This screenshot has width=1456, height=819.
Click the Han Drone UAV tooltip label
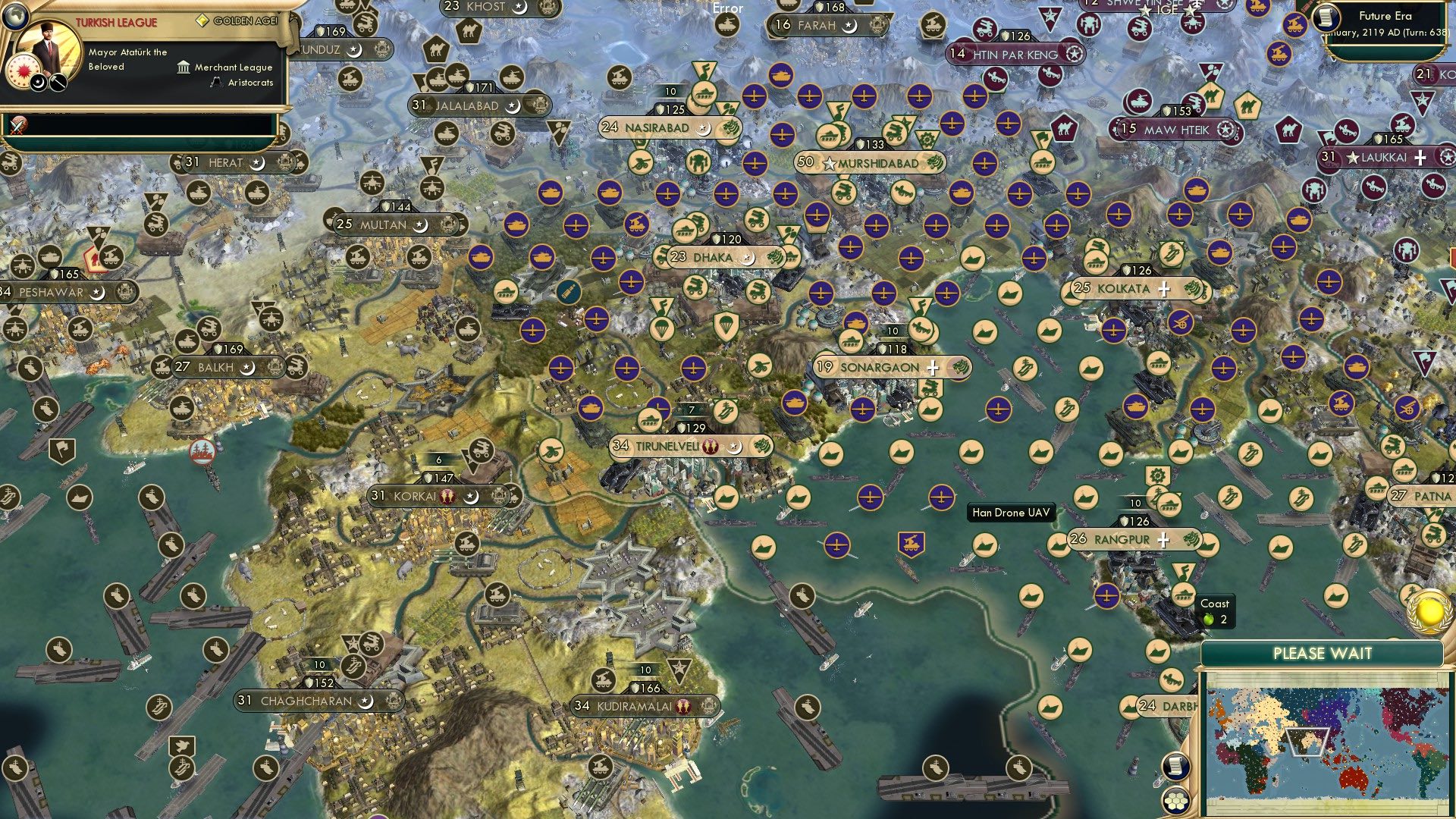tap(1012, 513)
